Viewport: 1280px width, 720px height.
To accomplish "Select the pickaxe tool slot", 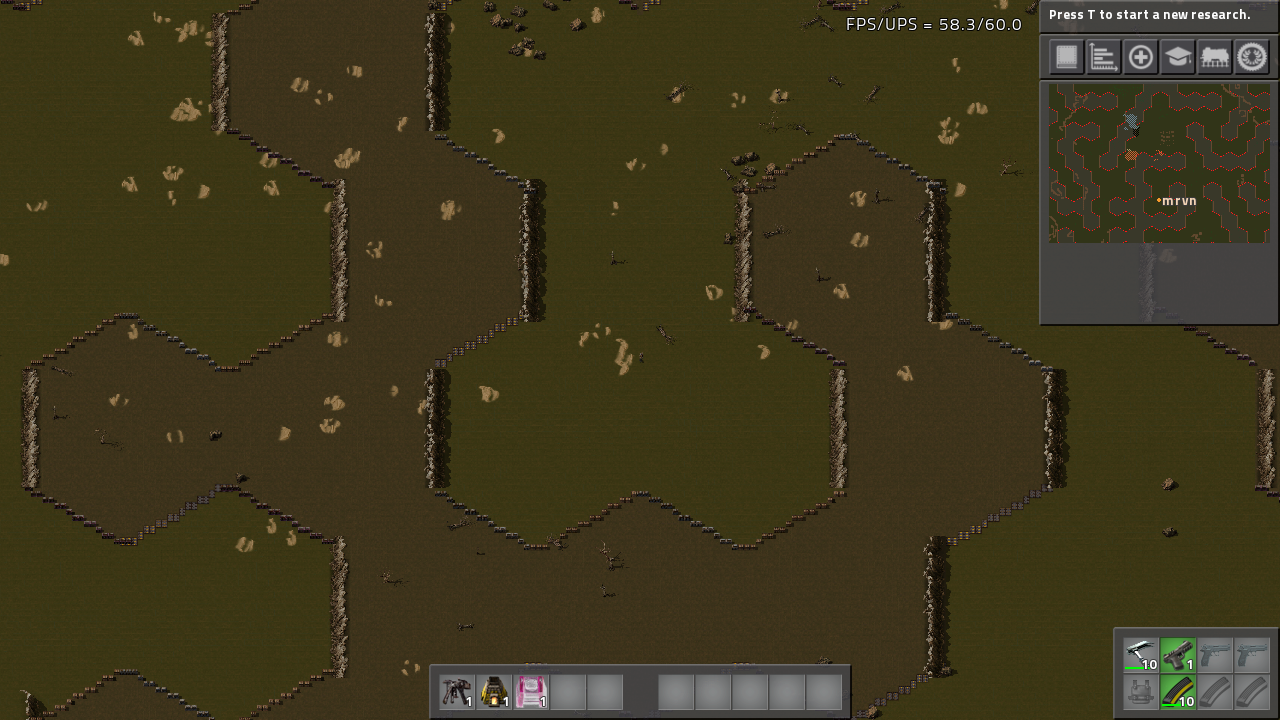I will click(x=1141, y=655).
